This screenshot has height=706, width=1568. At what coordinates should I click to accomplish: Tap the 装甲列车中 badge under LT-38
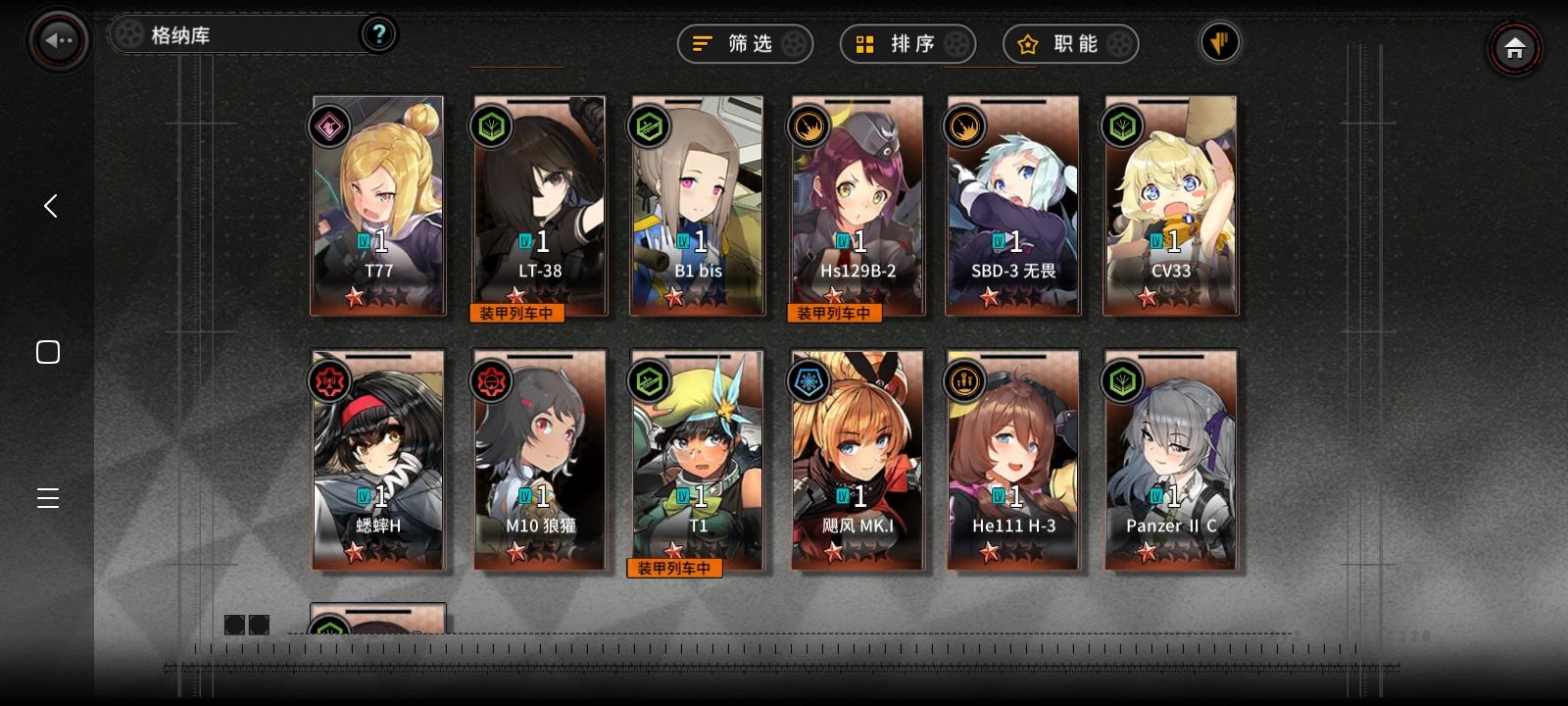[517, 312]
